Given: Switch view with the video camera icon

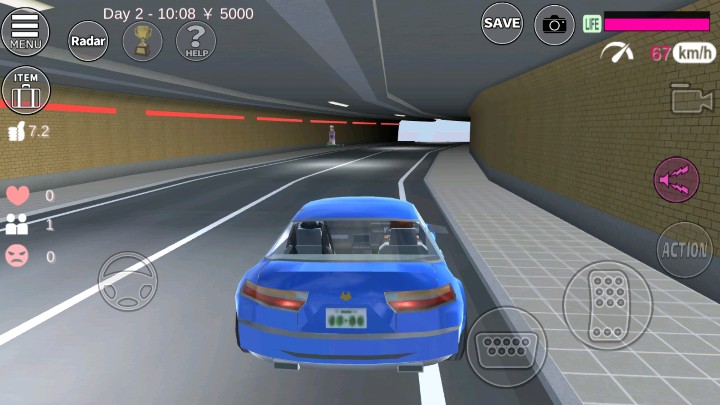Looking at the screenshot, I should click(690, 98).
